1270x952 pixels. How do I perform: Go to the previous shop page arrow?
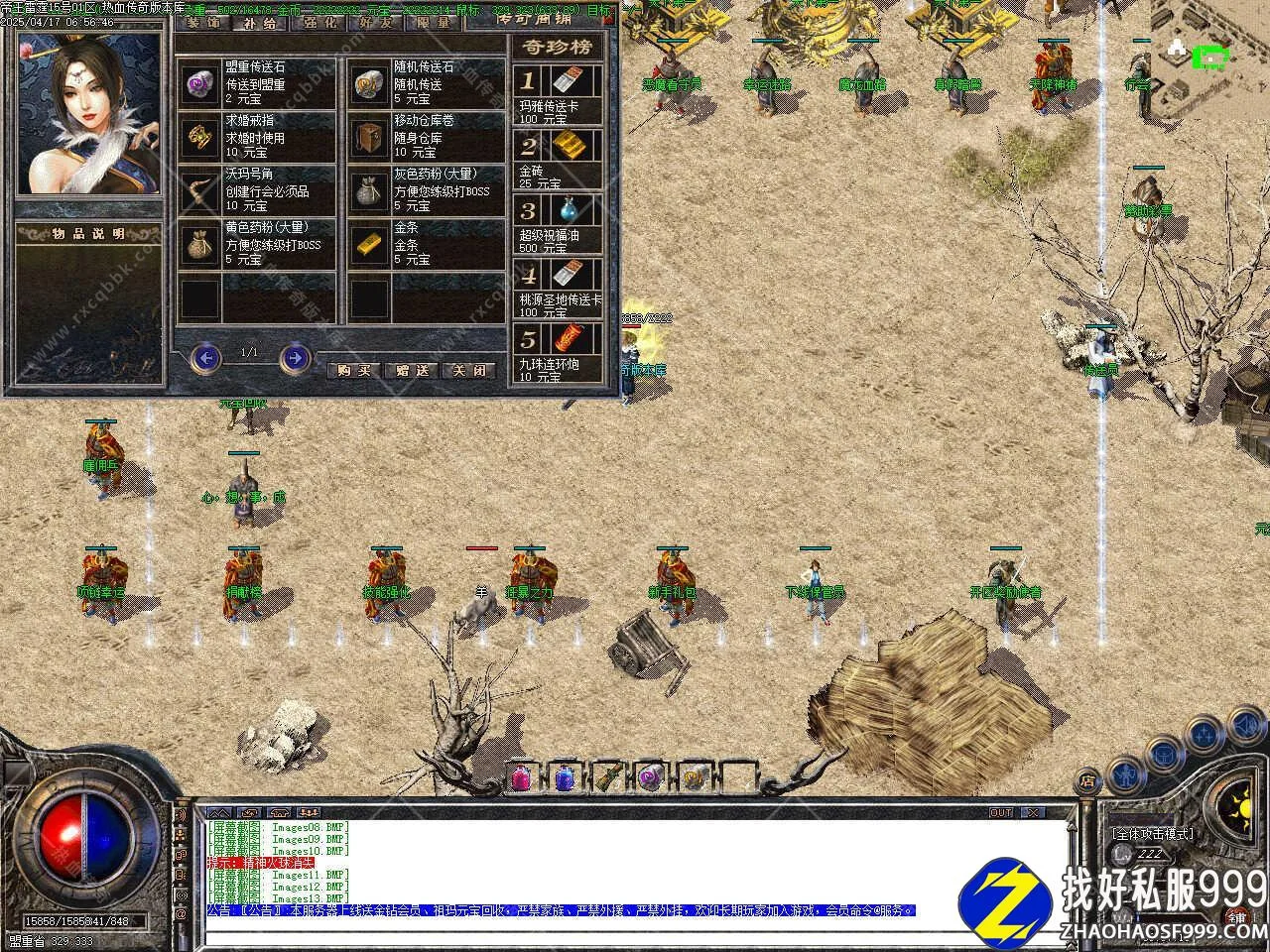[205, 357]
